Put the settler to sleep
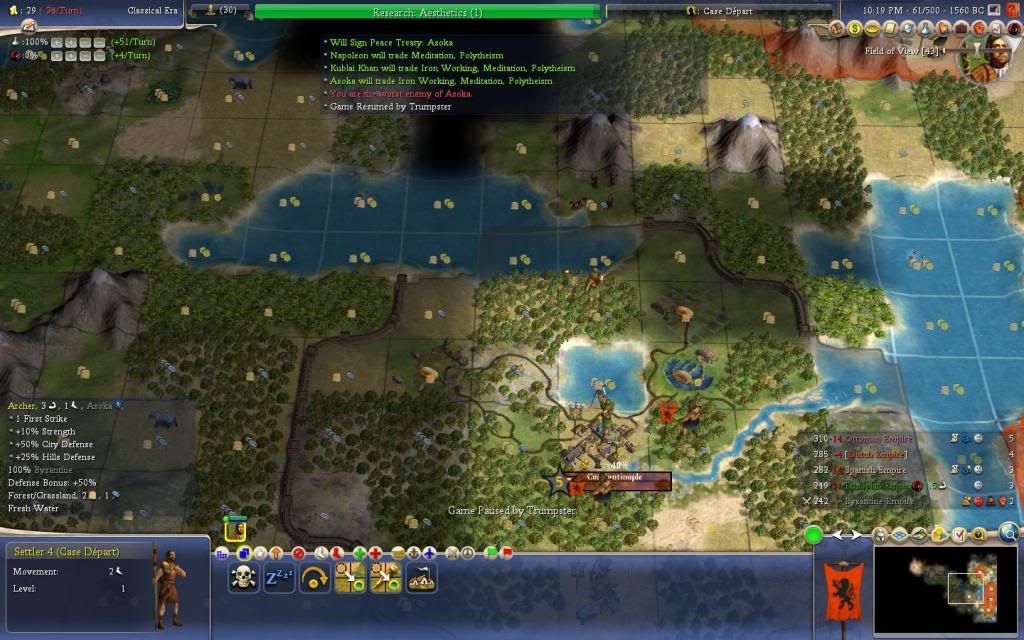Screen dimensions: 1024x640 (279, 577)
